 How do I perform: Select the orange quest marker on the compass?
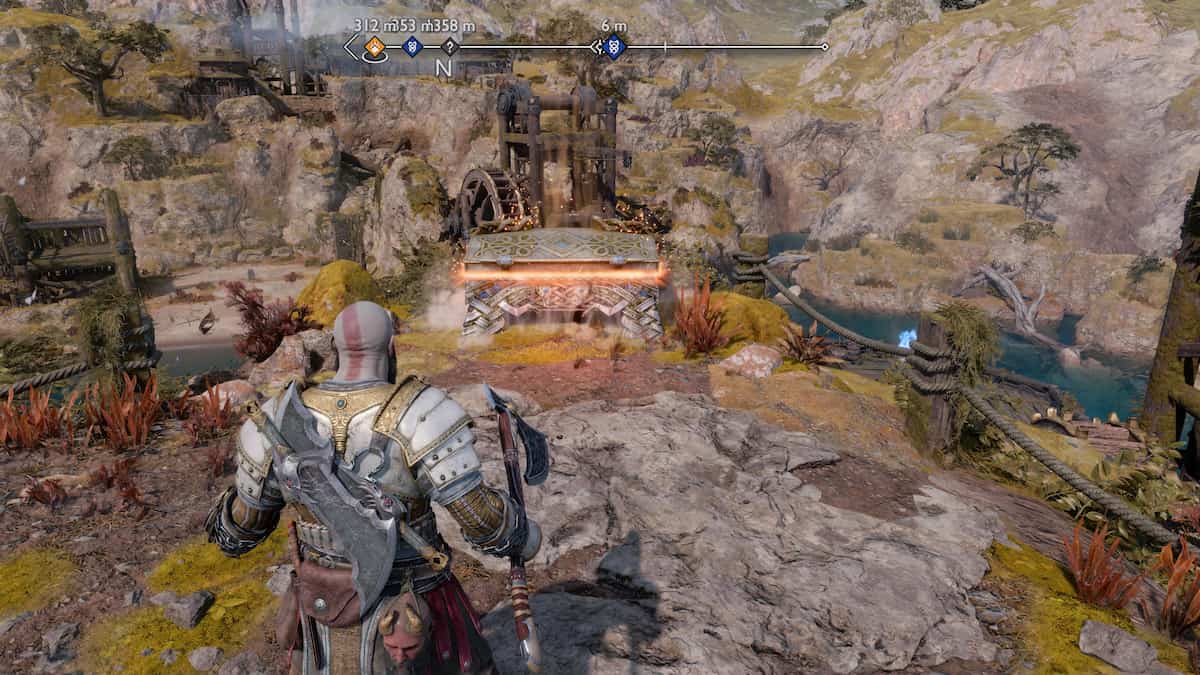[x=375, y=46]
